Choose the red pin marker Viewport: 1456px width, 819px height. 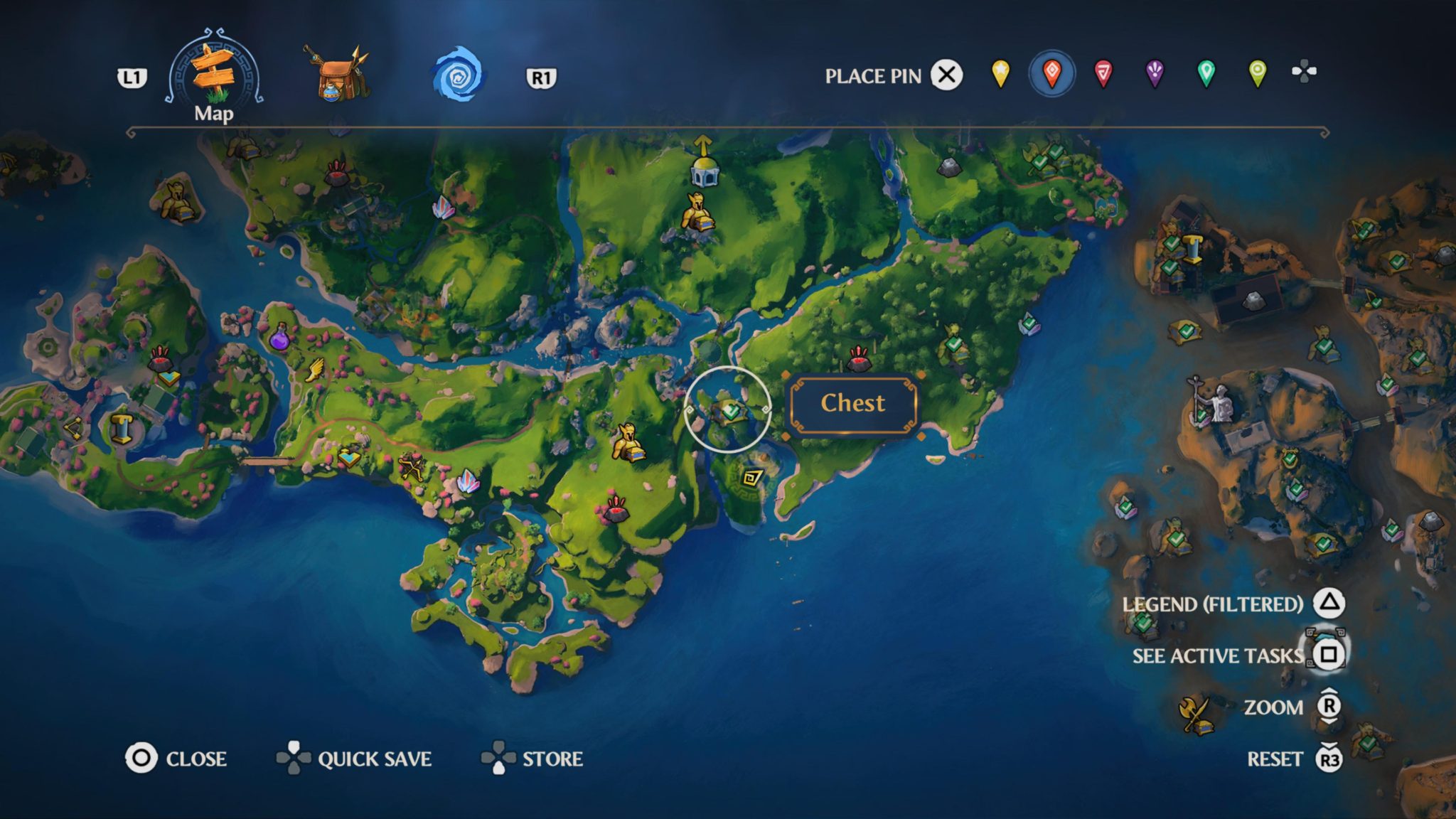1101,74
